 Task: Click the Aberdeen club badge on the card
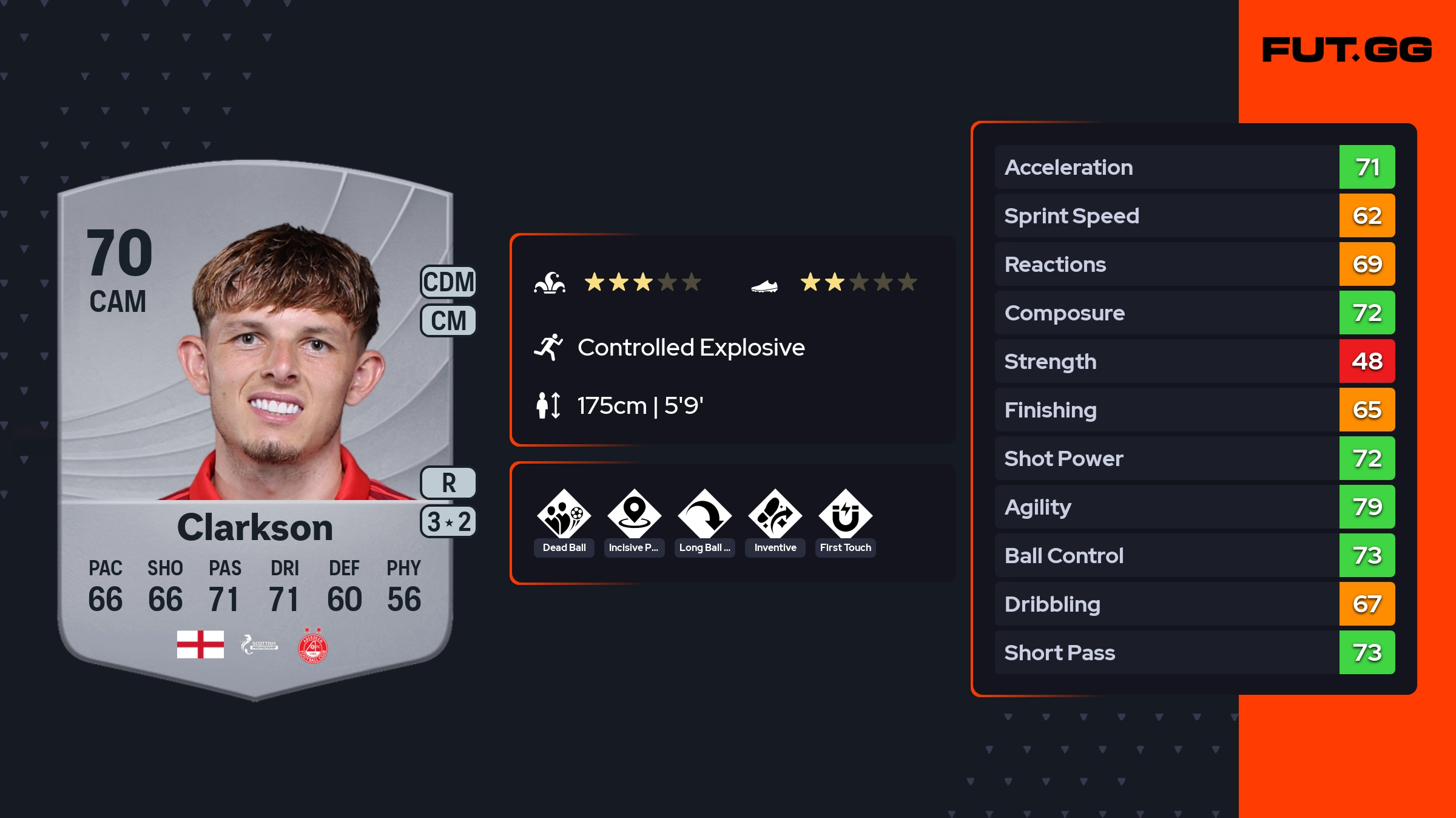(x=312, y=646)
